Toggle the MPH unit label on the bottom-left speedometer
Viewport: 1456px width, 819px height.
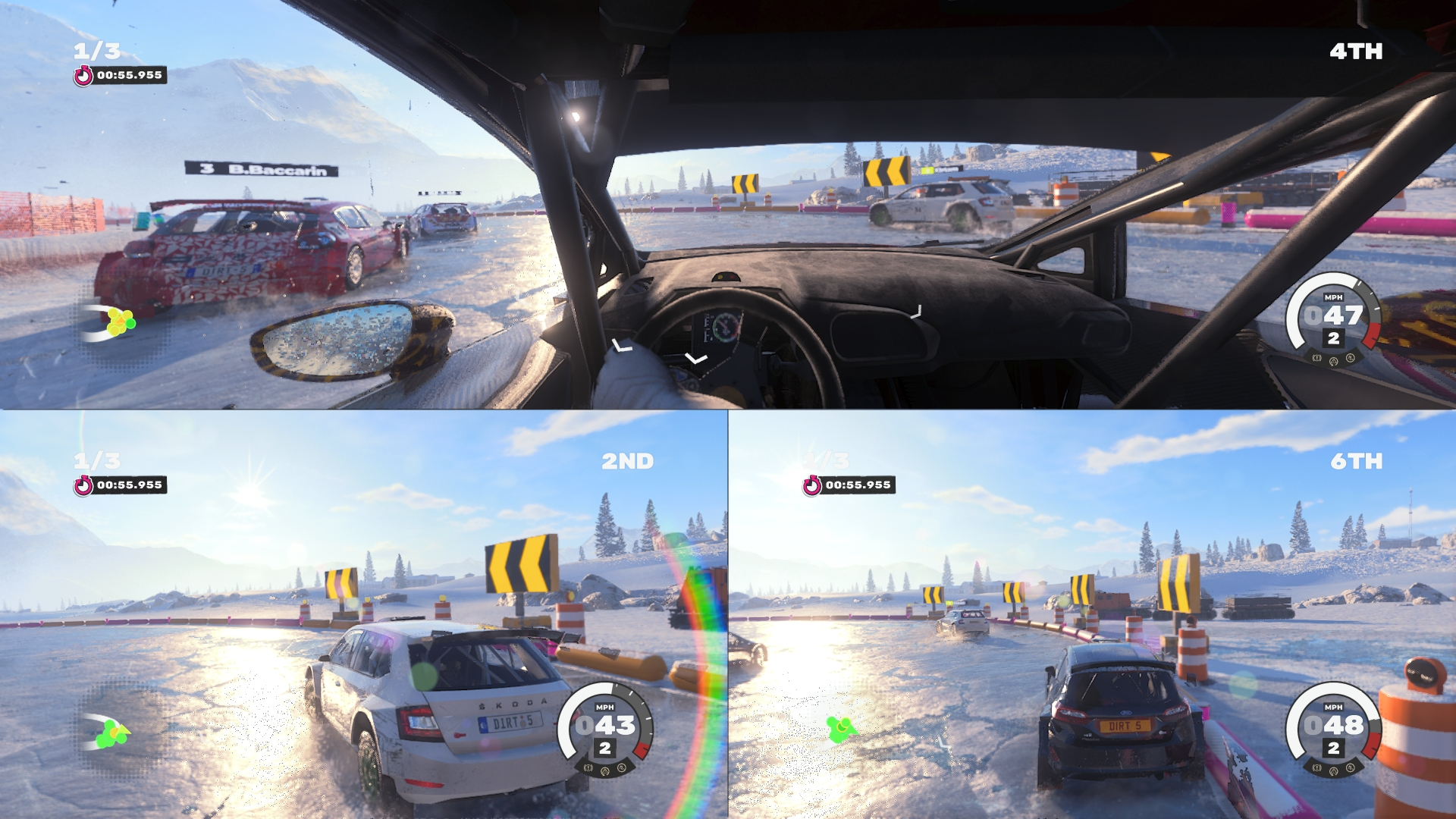coord(607,707)
